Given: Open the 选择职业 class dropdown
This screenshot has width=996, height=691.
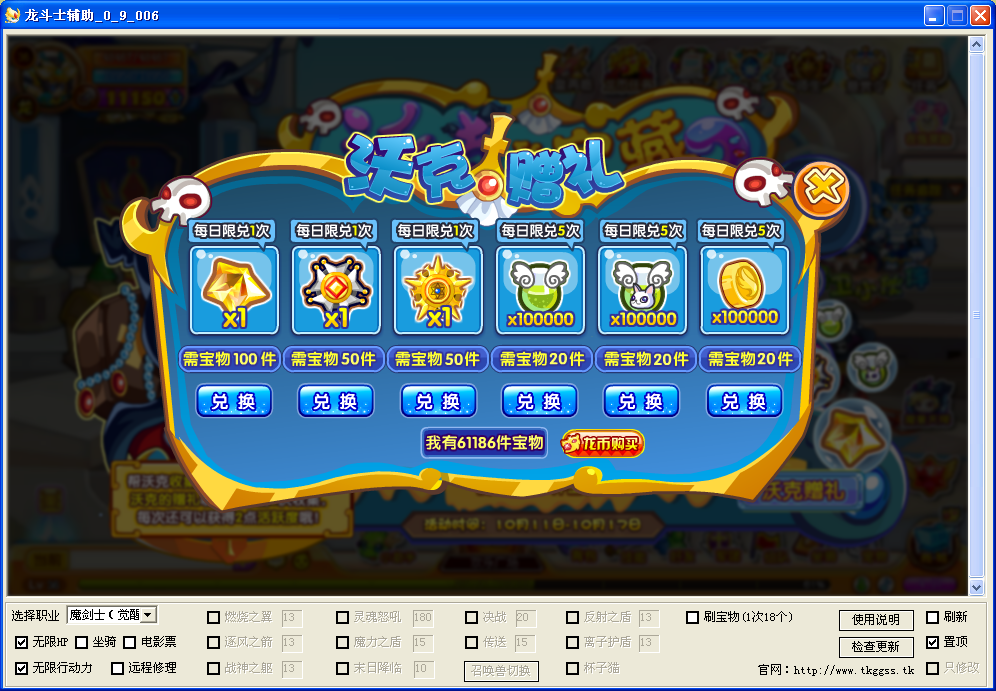Looking at the screenshot, I should (x=149, y=615).
